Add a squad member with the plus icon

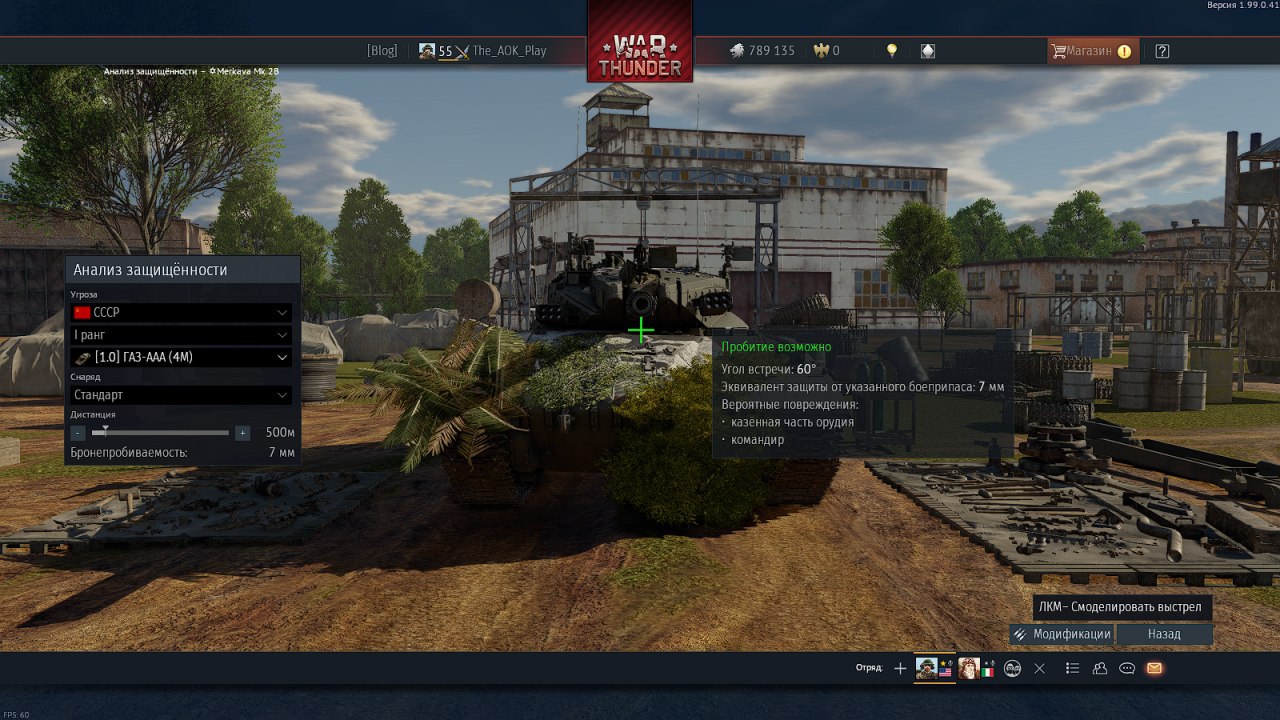(x=900, y=668)
